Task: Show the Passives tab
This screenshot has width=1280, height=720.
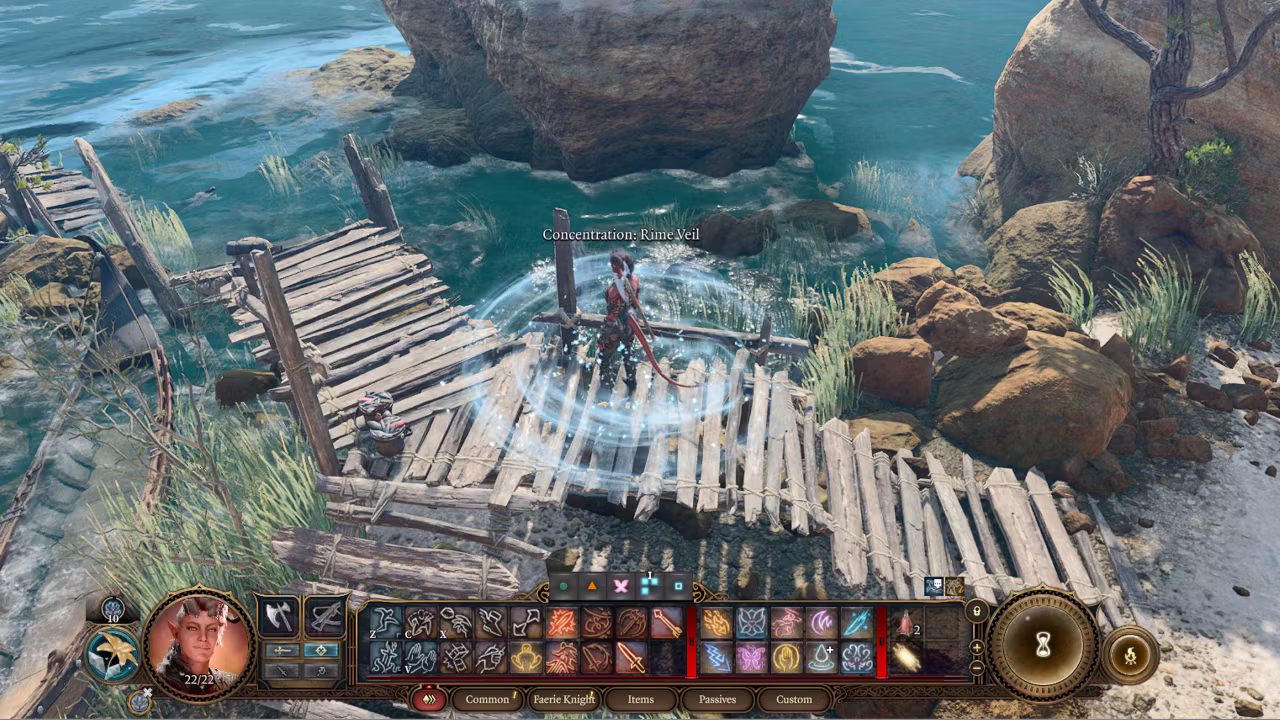Action: point(717,699)
